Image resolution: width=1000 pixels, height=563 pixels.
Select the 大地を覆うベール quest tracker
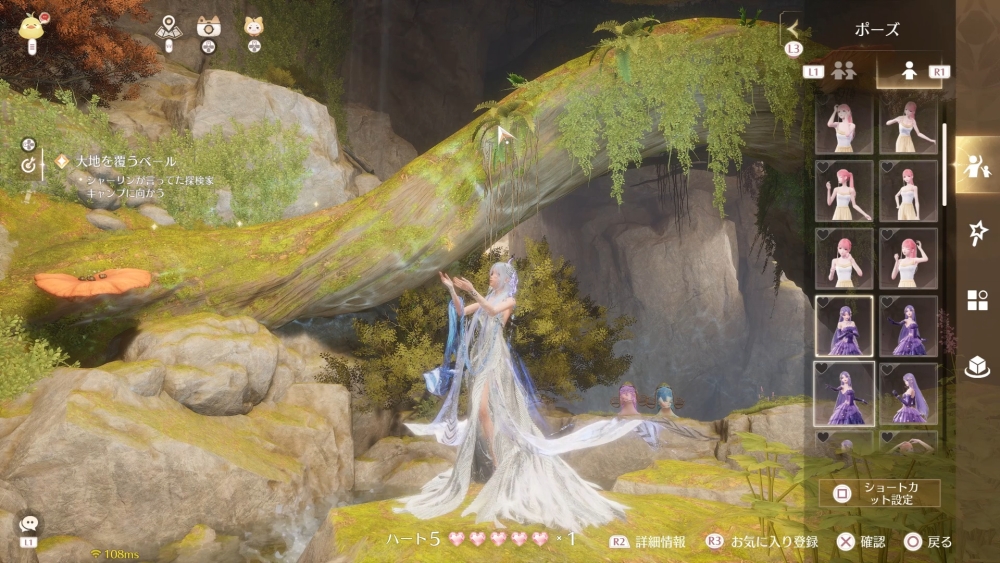point(125,161)
